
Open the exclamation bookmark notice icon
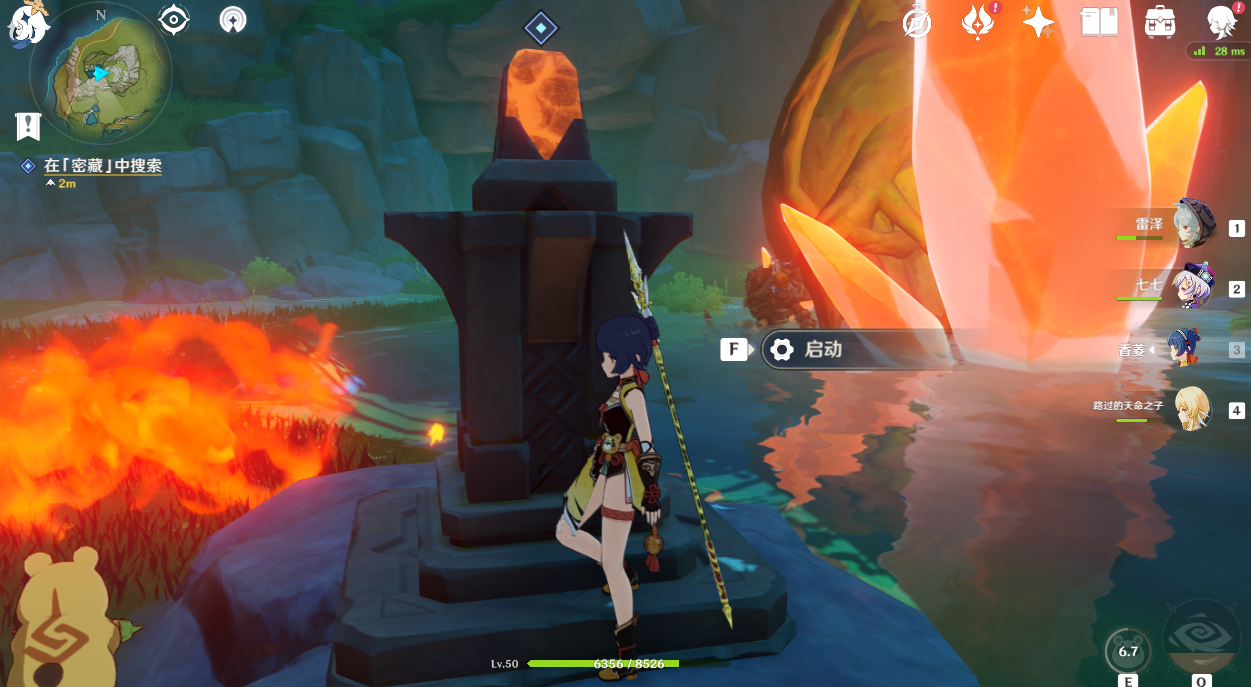tap(28, 126)
